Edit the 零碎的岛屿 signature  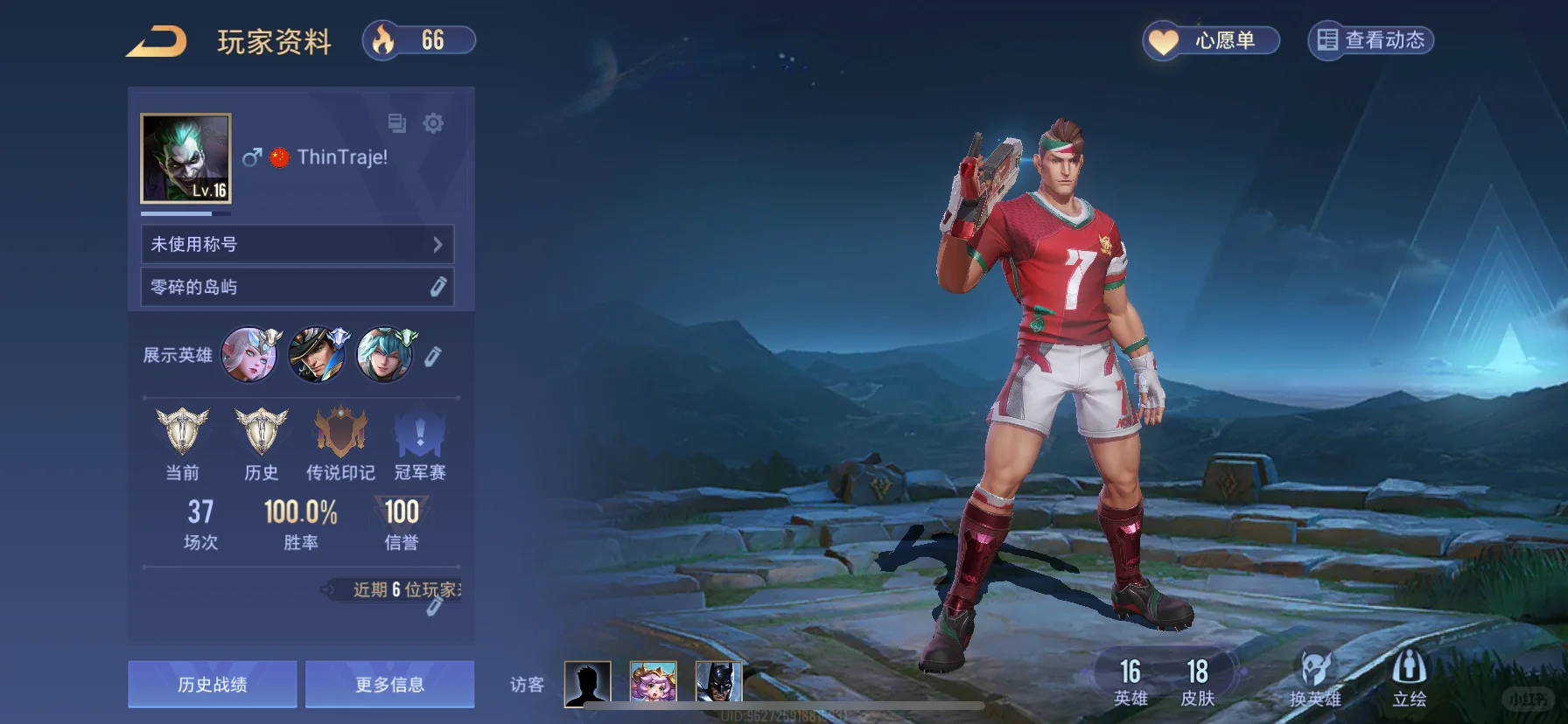[x=438, y=287]
